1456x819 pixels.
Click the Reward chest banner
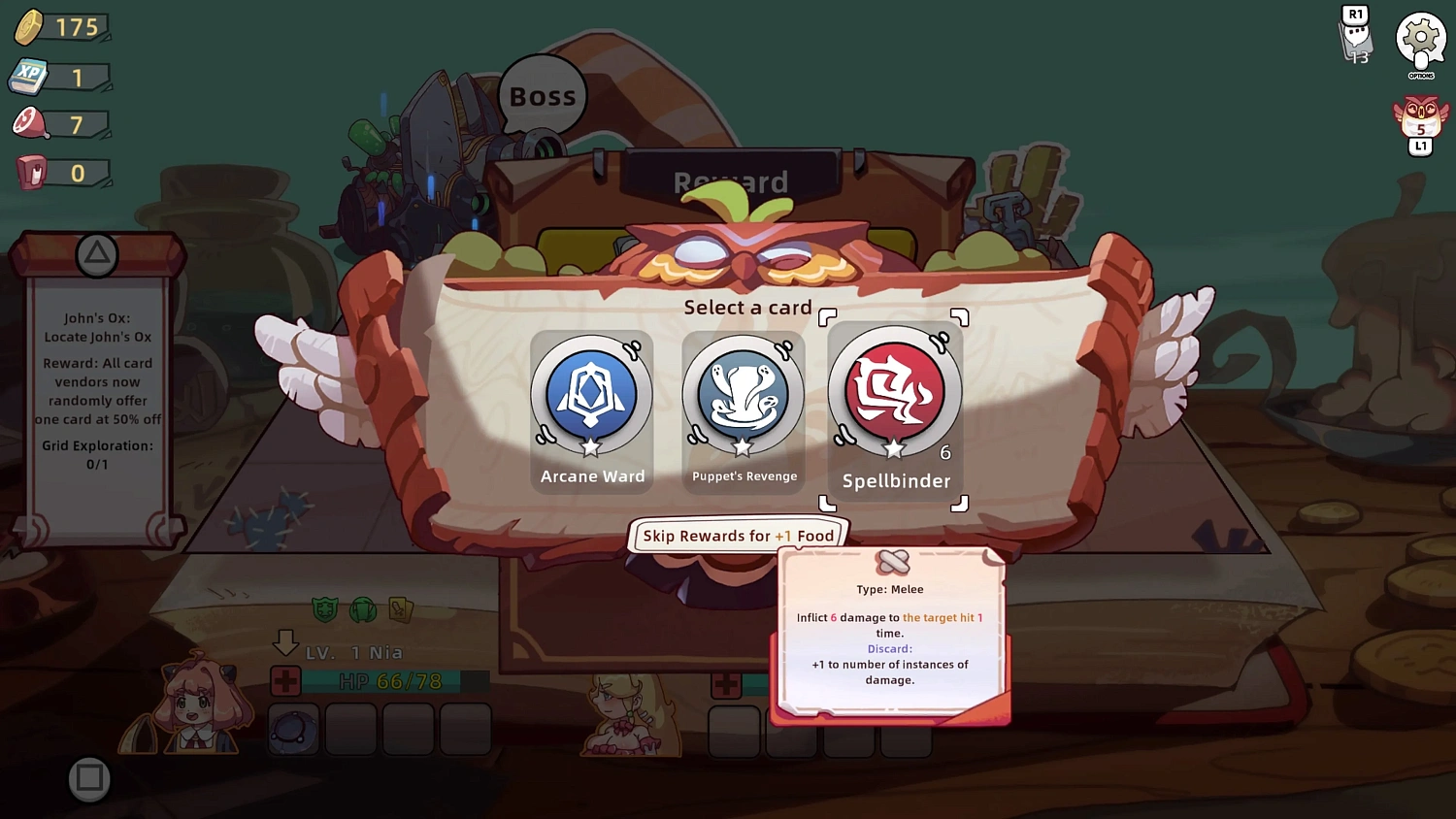click(x=734, y=180)
